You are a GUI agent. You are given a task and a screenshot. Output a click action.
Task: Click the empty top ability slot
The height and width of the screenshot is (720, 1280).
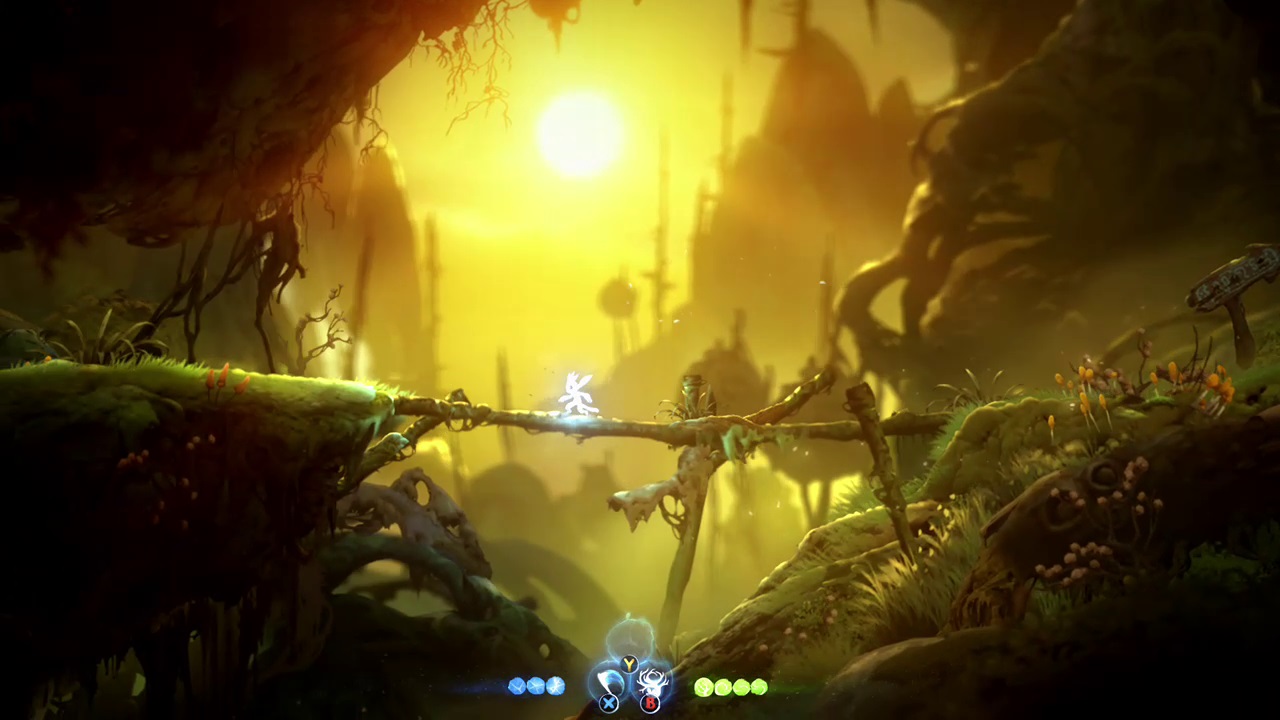(x=630, y=640)
